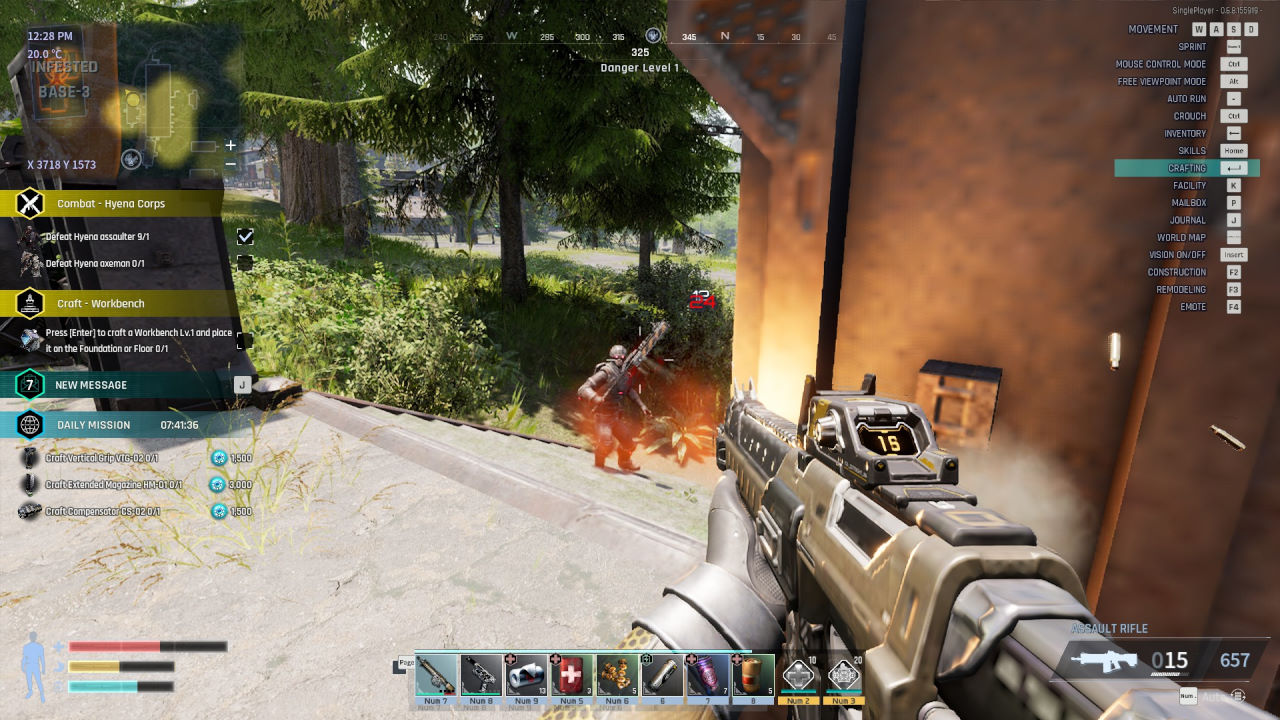Image resolution: width=1280 pixels, height=720 pixels.
Task: Select the purple drink can hotbar slot
Action: pos(708,675)
